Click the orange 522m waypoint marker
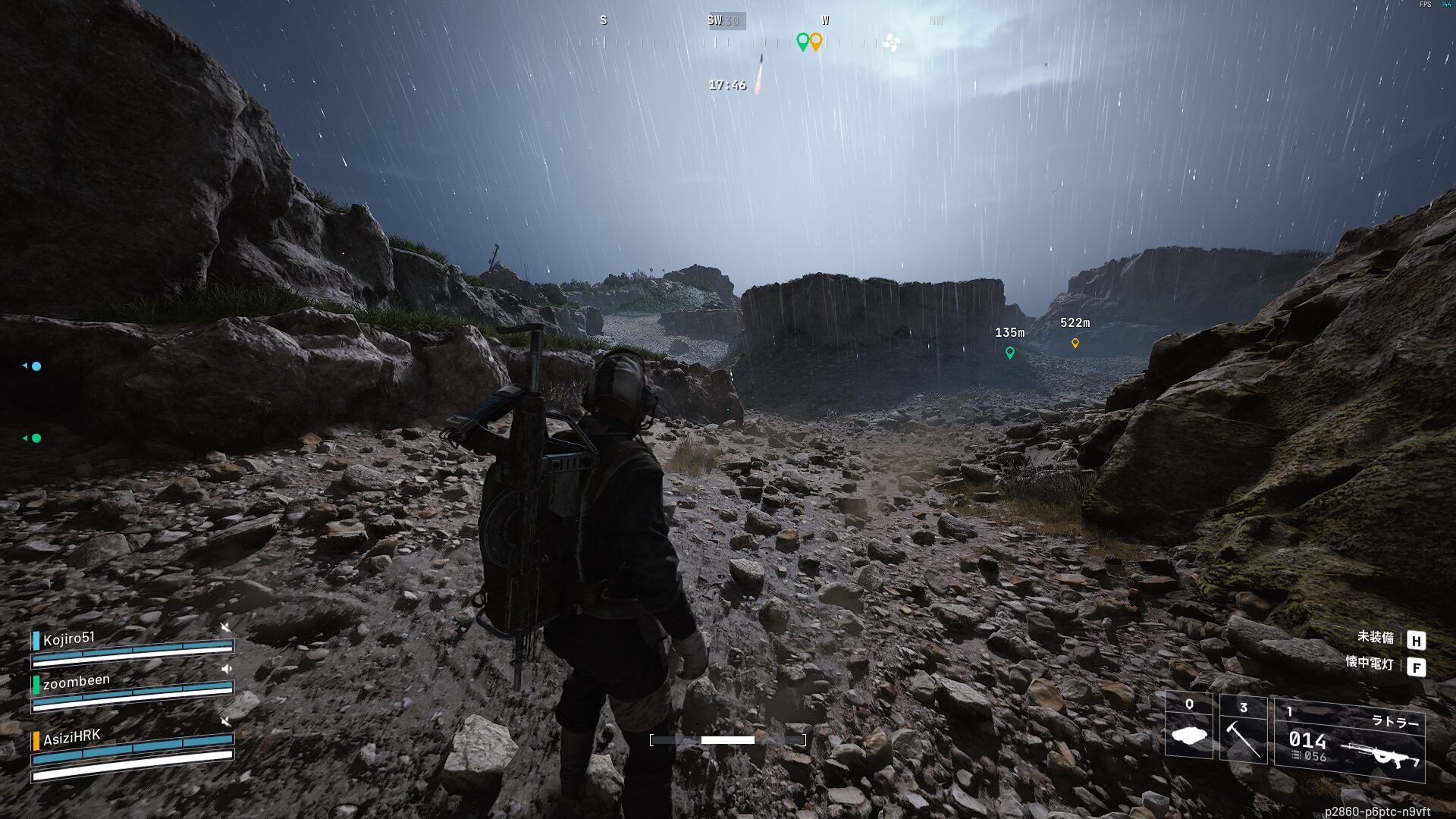Screen dimensions: 1456x819 pos(1075,343)
